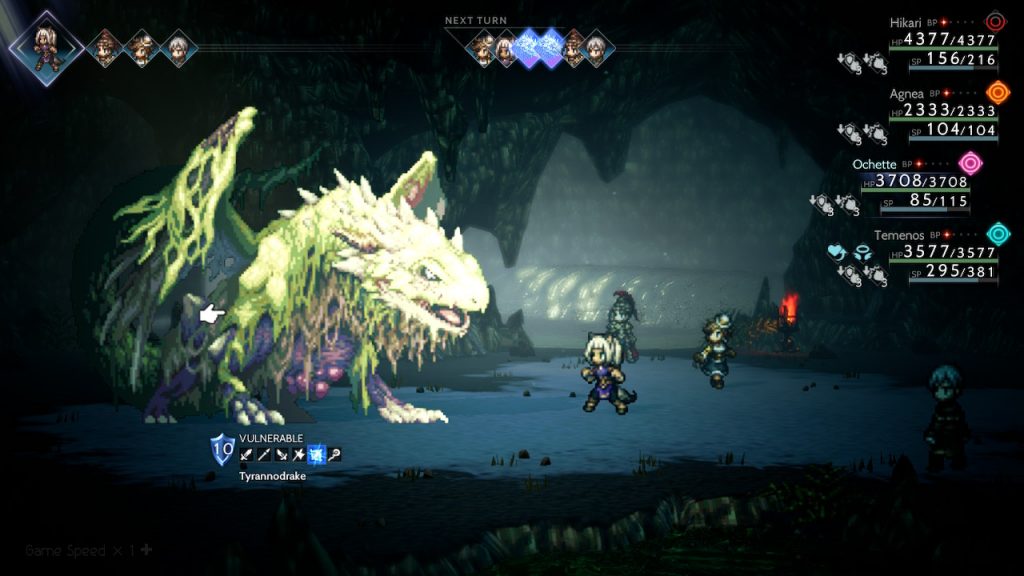Select the spear weakness icon
This screenshot has width=1024, height=576.
pos(263,455)
